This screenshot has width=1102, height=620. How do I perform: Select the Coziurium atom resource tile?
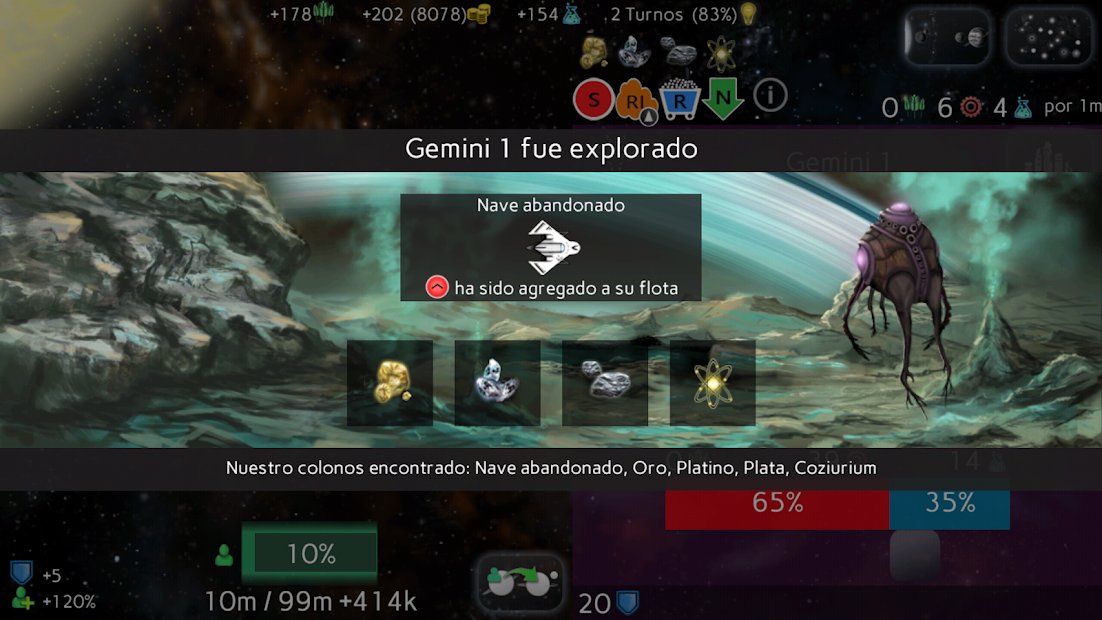[712, 383]
